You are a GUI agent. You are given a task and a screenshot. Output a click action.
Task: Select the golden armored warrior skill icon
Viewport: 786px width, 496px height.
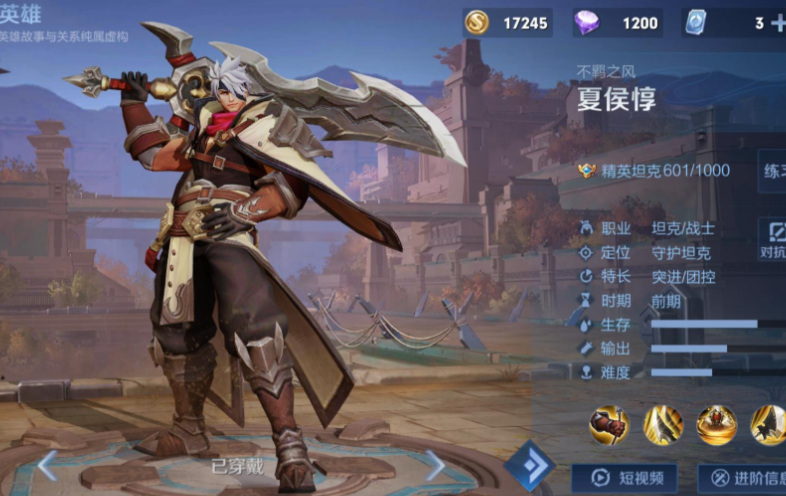pos(716,425)
